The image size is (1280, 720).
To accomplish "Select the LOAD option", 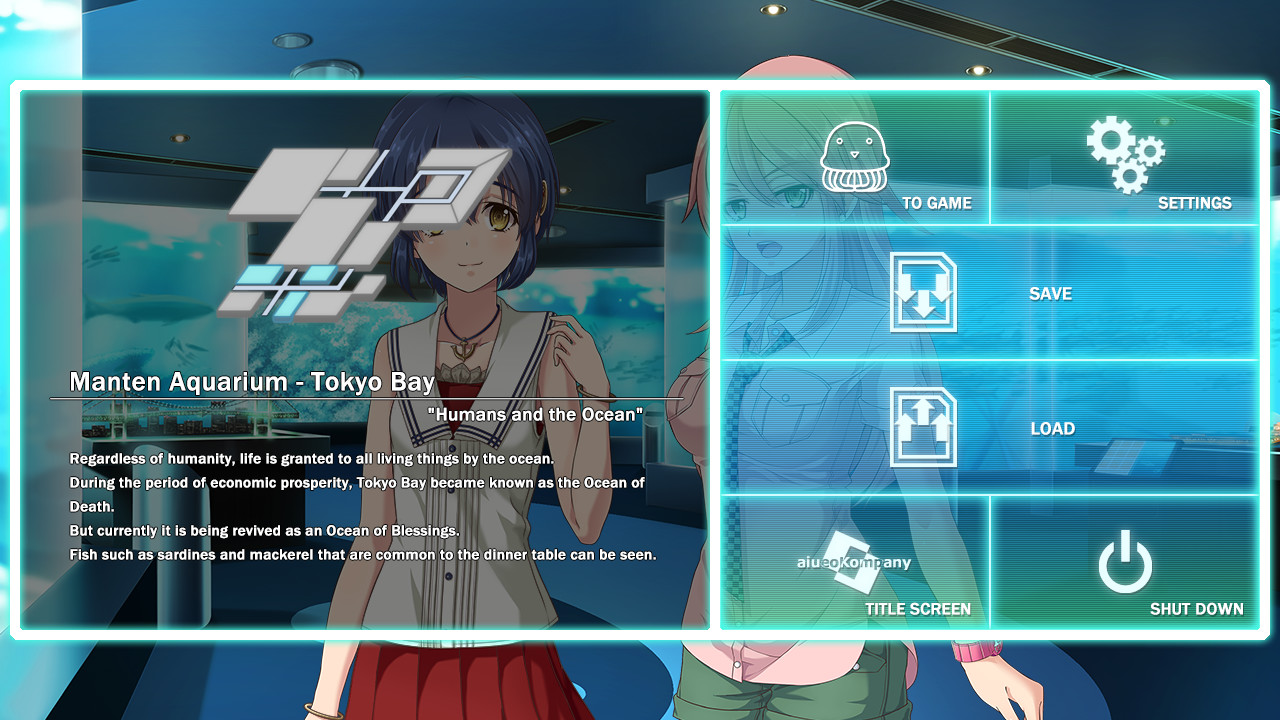I will (990, 428).
